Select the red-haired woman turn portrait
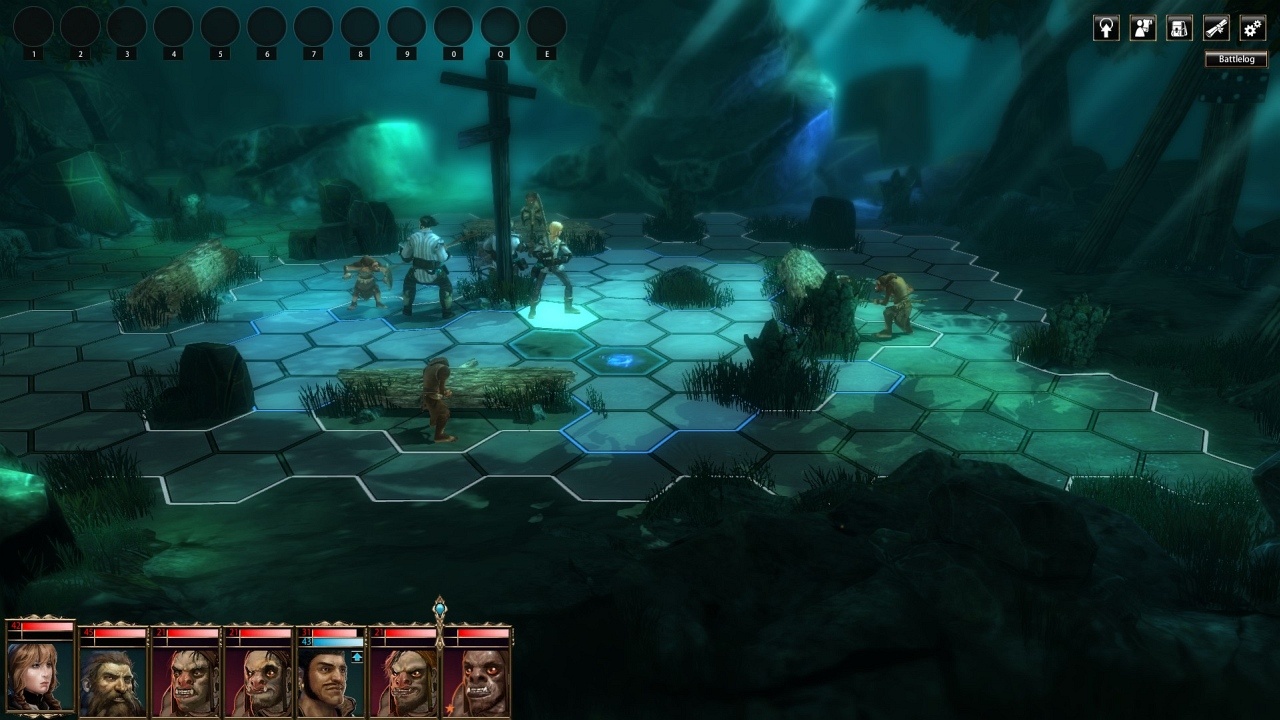The width and height of the screenshot is (1280, 720). [40, 672]
